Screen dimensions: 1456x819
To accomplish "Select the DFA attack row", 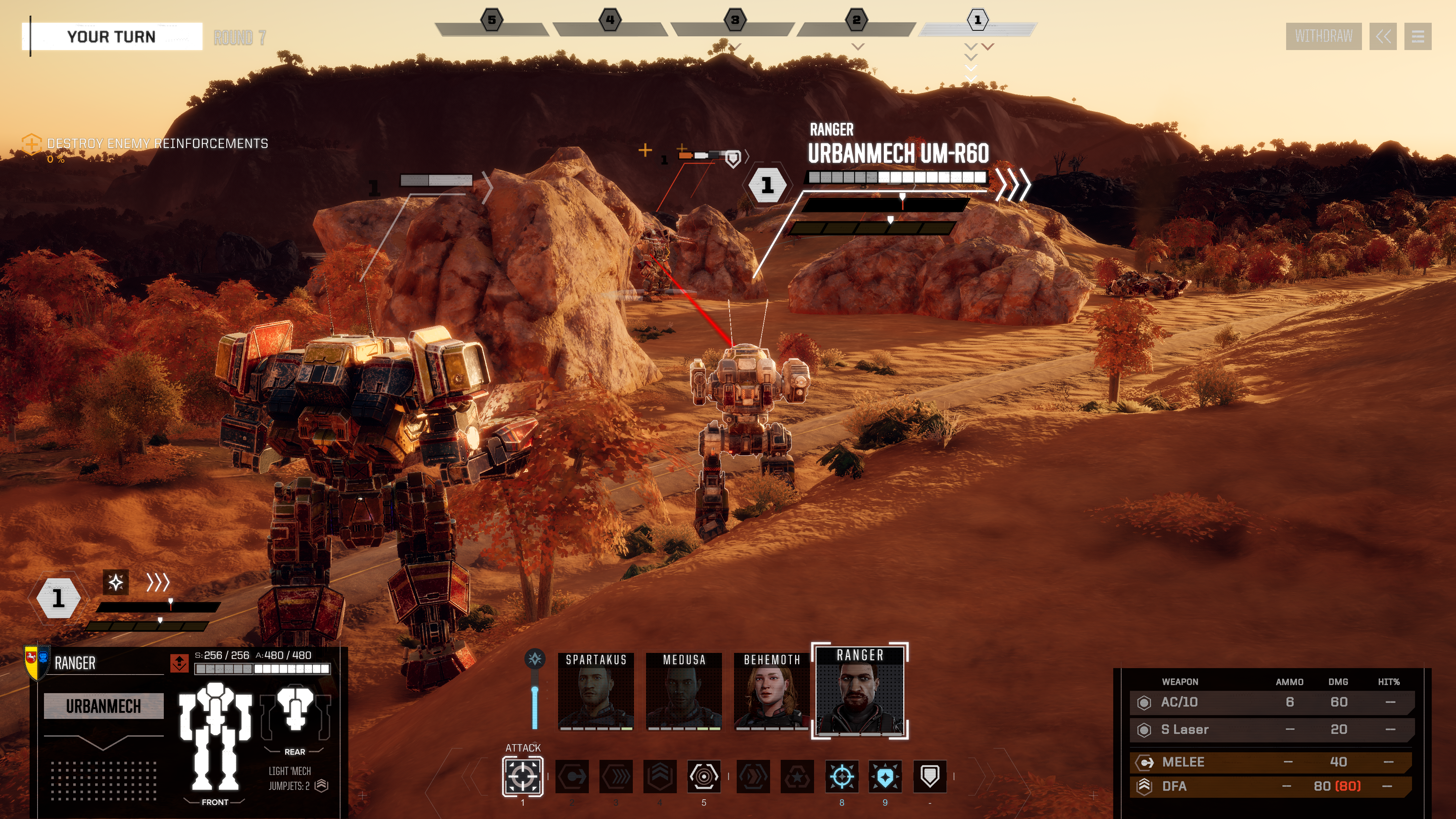I will click(x=1272, y=786).
